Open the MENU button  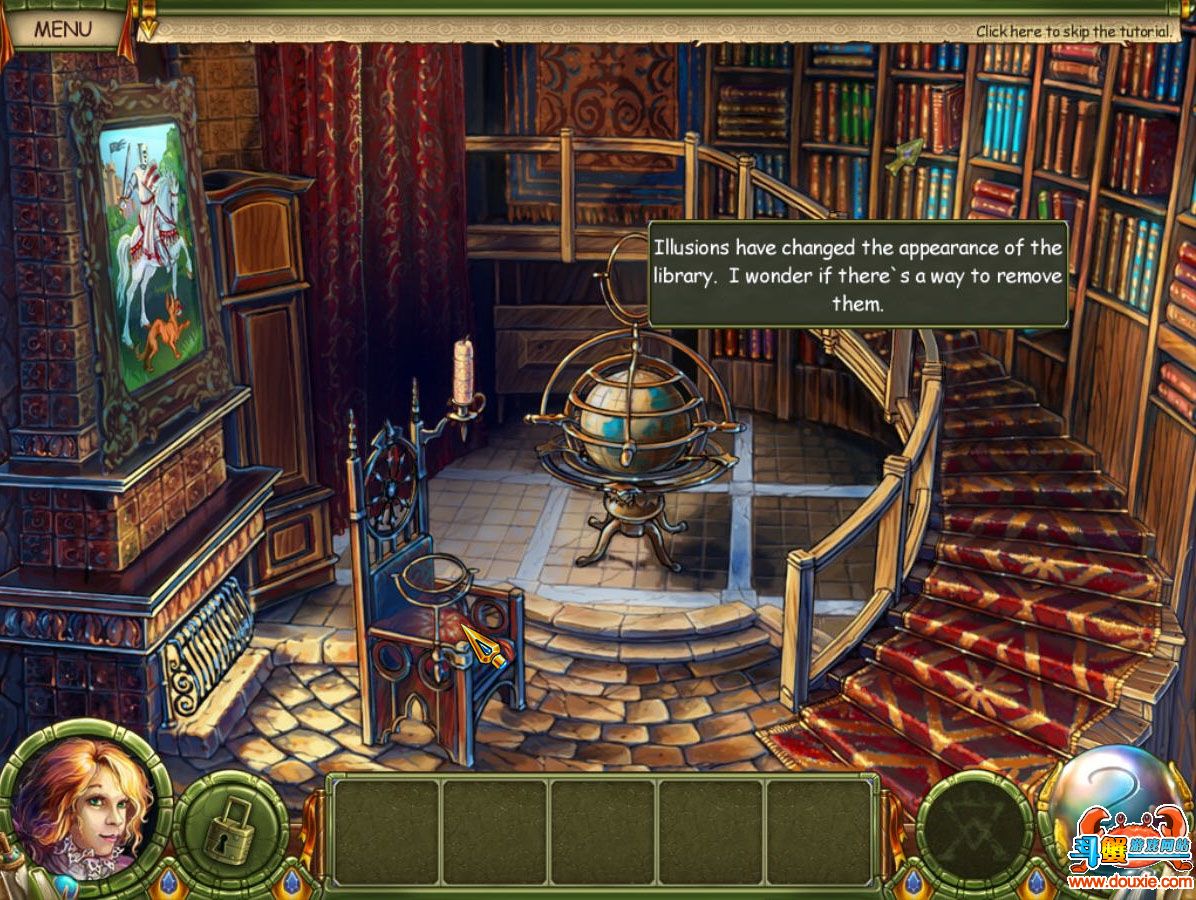coord(62,29)
